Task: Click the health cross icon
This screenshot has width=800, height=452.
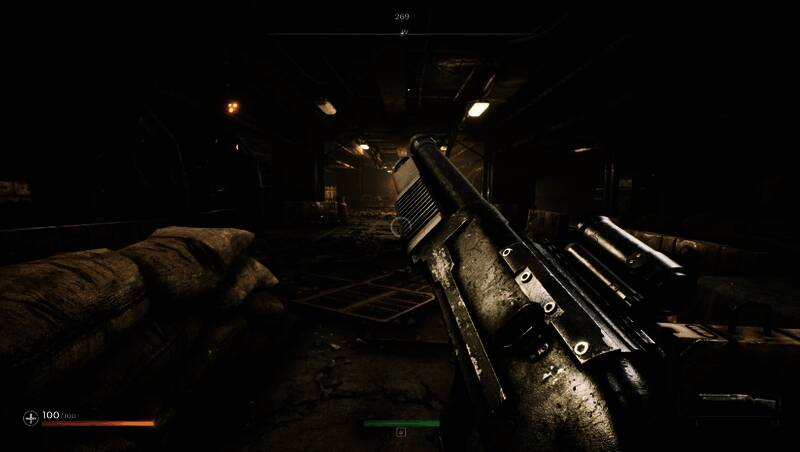Action: (30, 417)
